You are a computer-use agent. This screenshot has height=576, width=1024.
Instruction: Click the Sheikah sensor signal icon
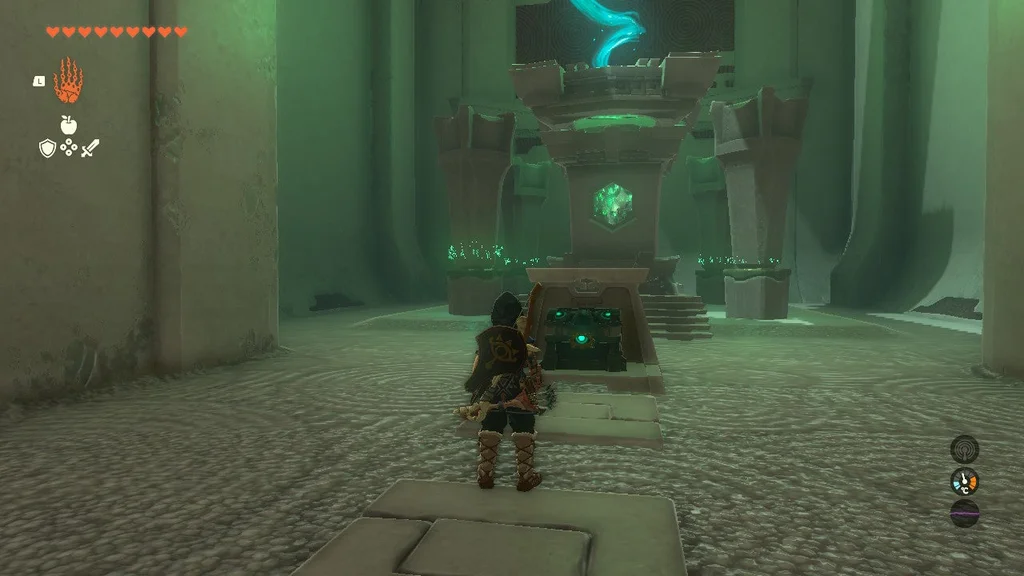click(x=964, y=448)
